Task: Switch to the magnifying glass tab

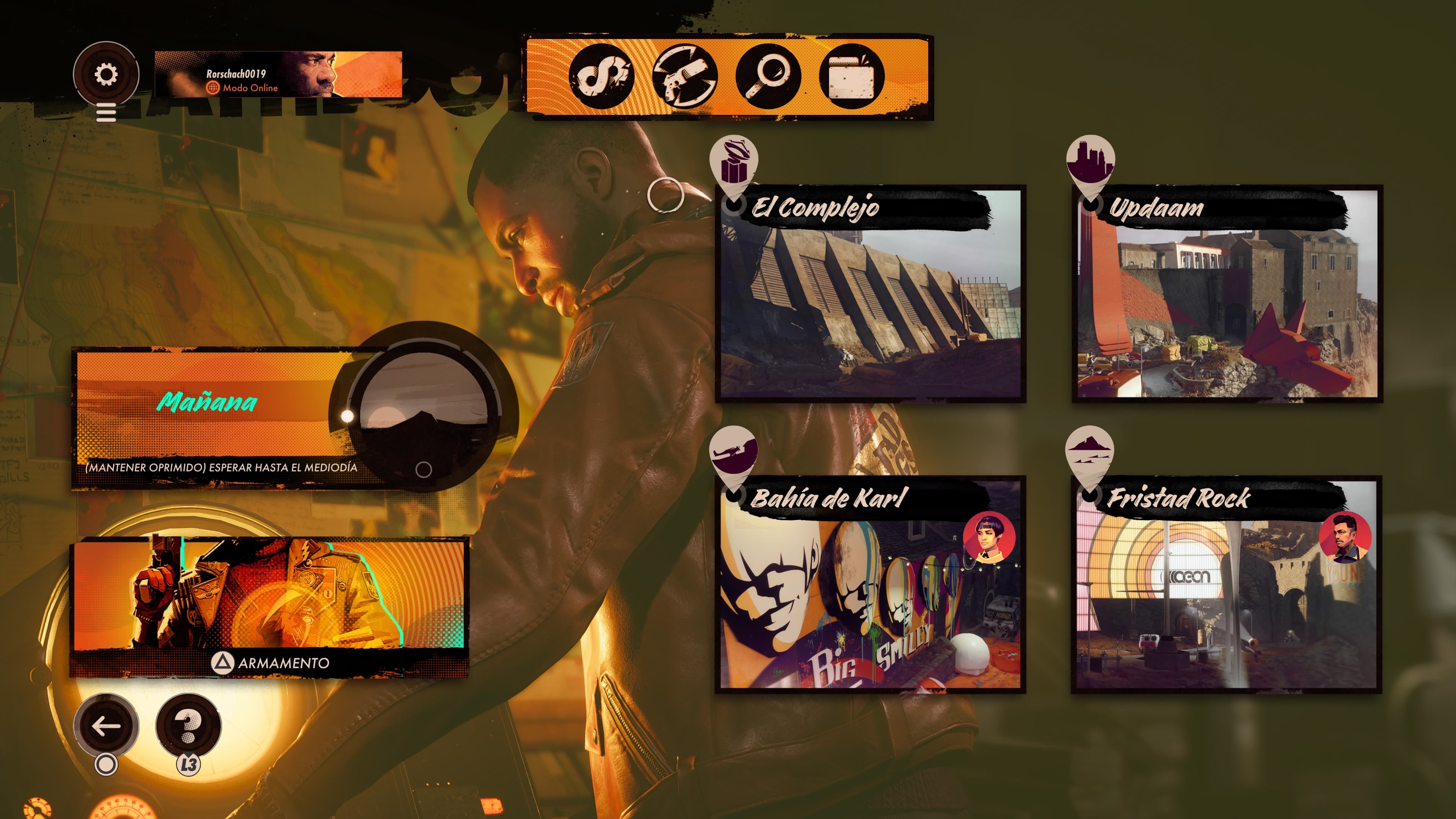Action: (767, 76)
